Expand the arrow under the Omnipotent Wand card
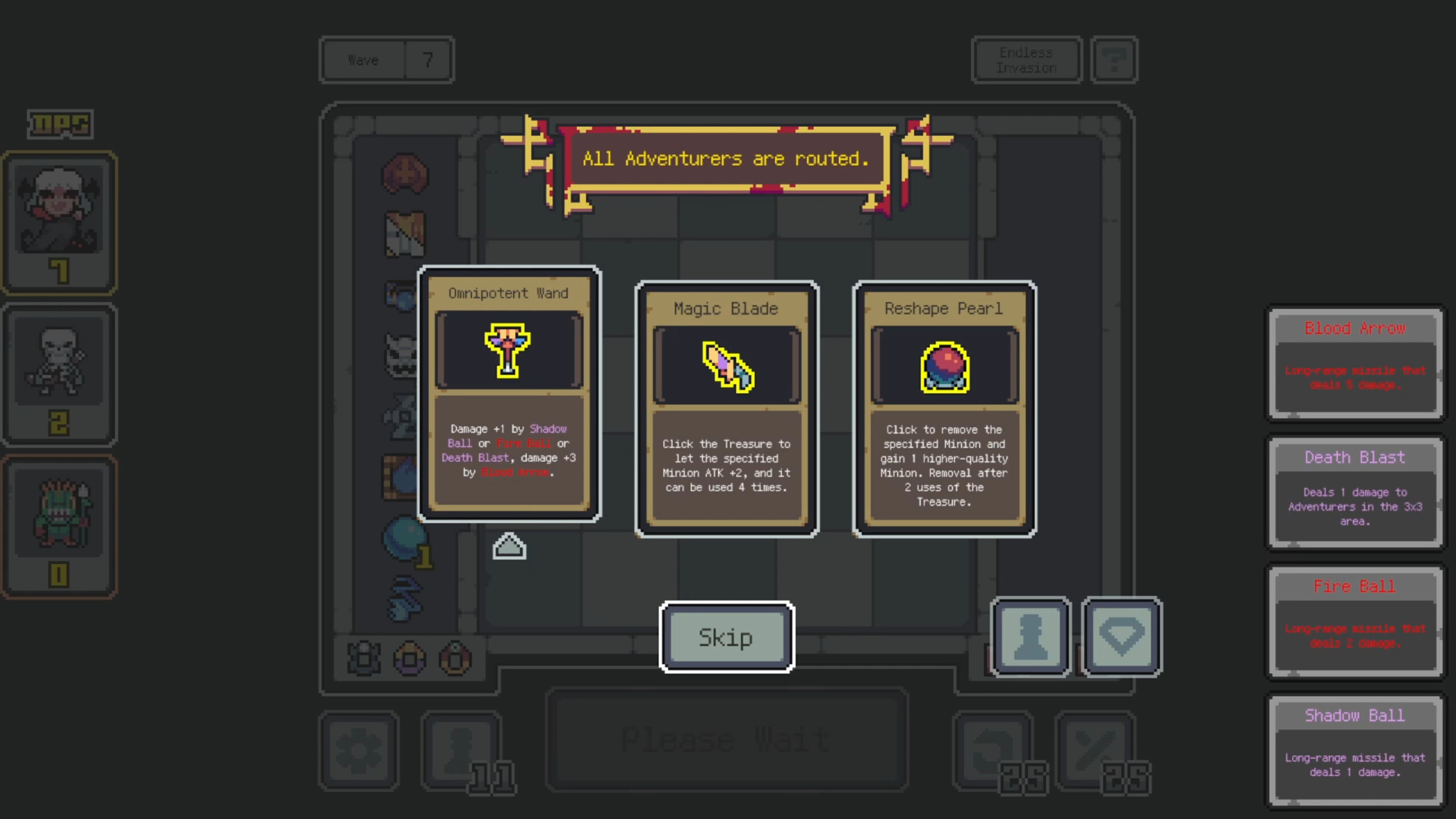 click(x=509, y=545)
